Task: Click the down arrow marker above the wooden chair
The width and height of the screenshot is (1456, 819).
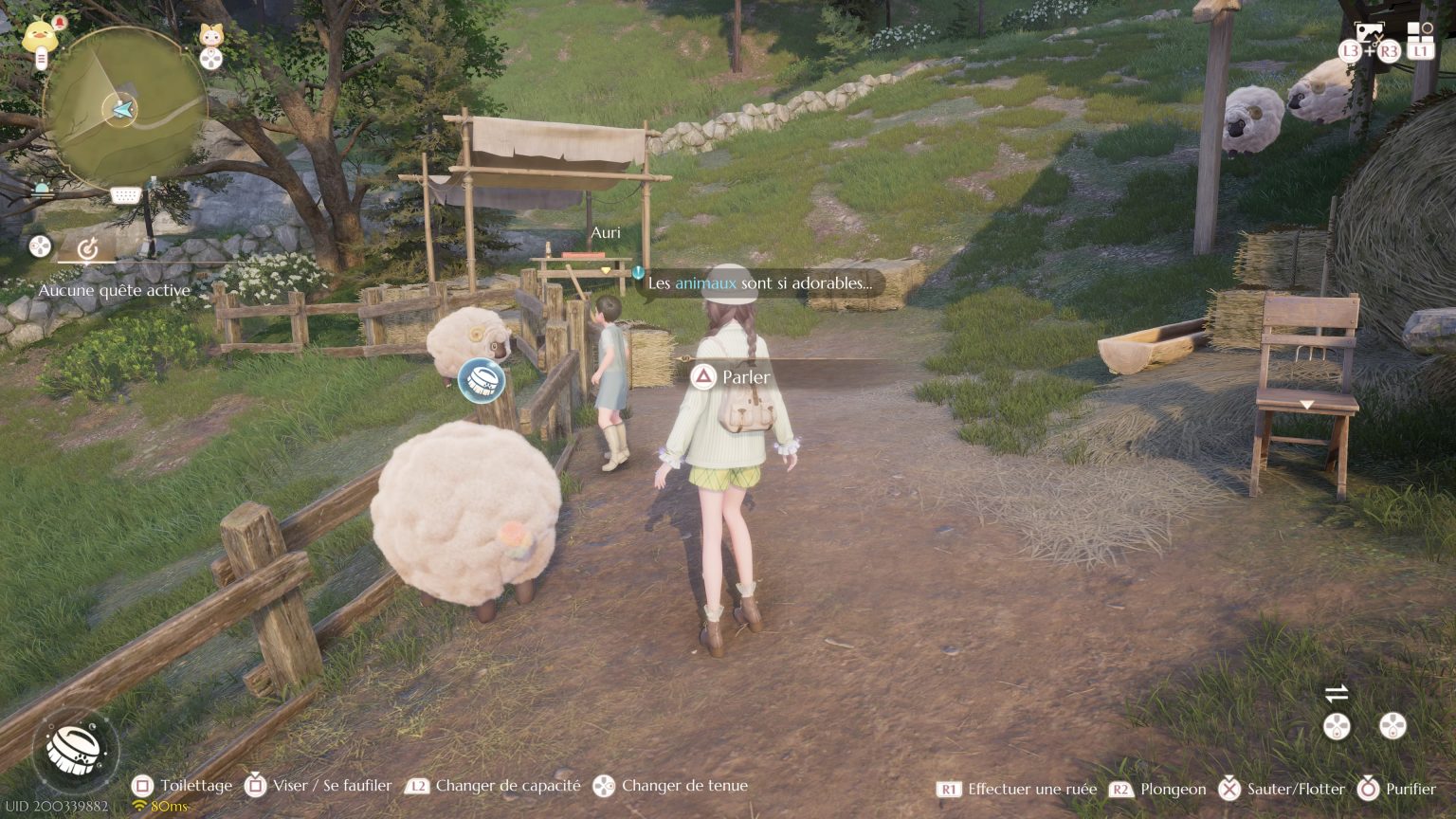Action: pyautogui.click(x=1308, y=404)
